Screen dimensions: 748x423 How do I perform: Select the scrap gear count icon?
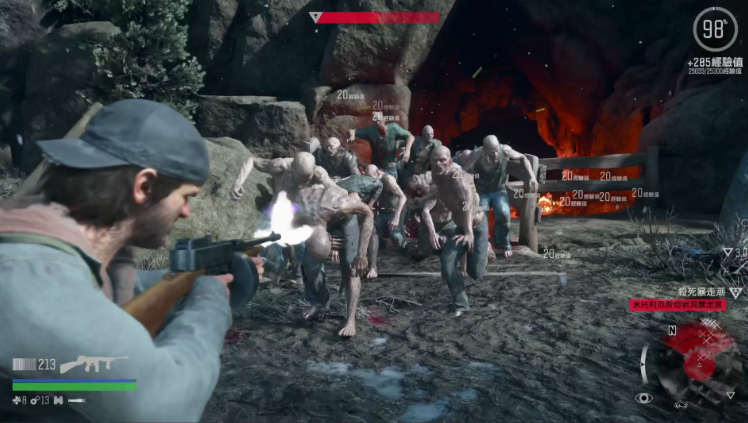(x=34, y=400)
